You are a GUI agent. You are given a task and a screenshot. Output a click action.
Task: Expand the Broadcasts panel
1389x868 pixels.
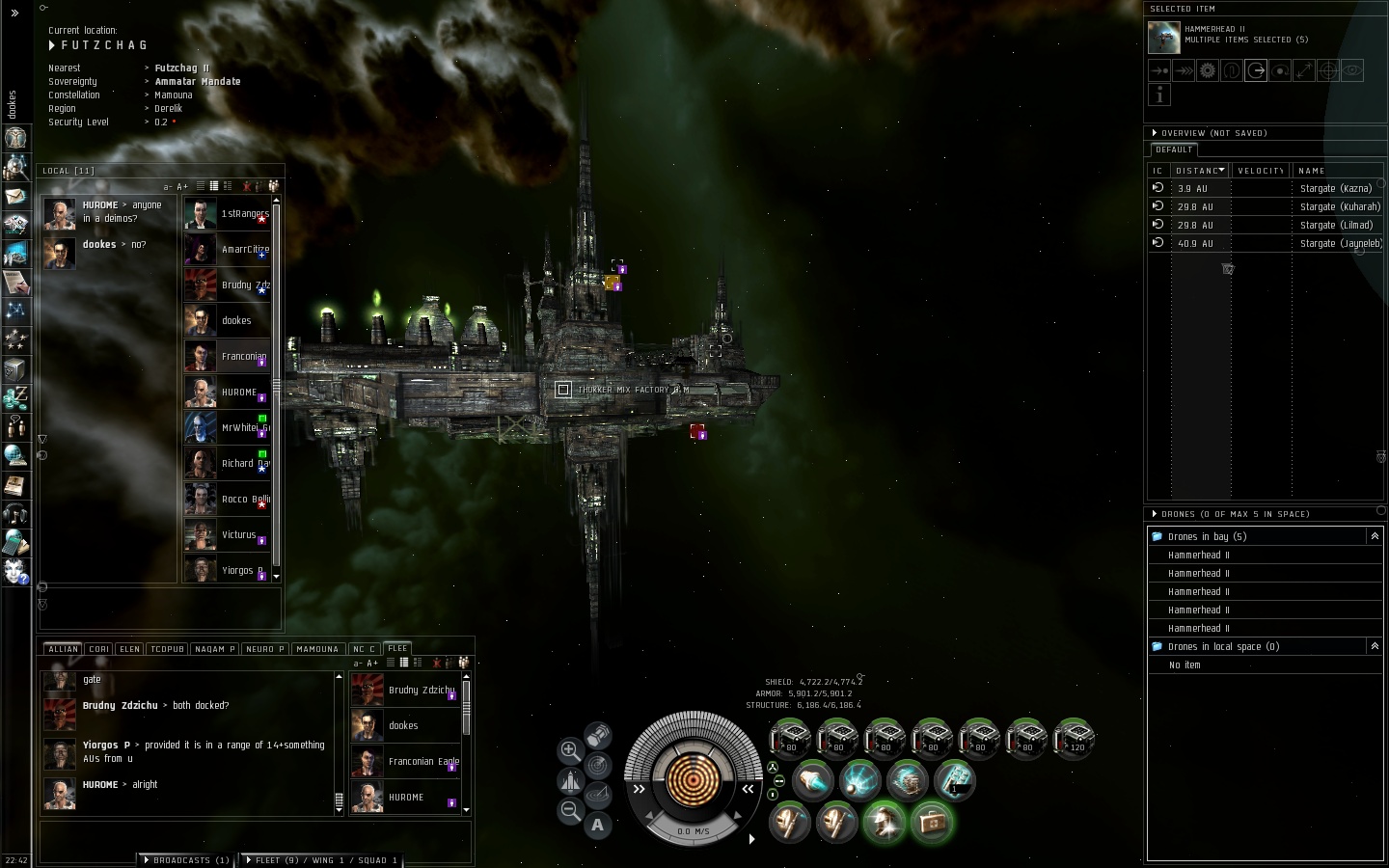click(185, 859)
